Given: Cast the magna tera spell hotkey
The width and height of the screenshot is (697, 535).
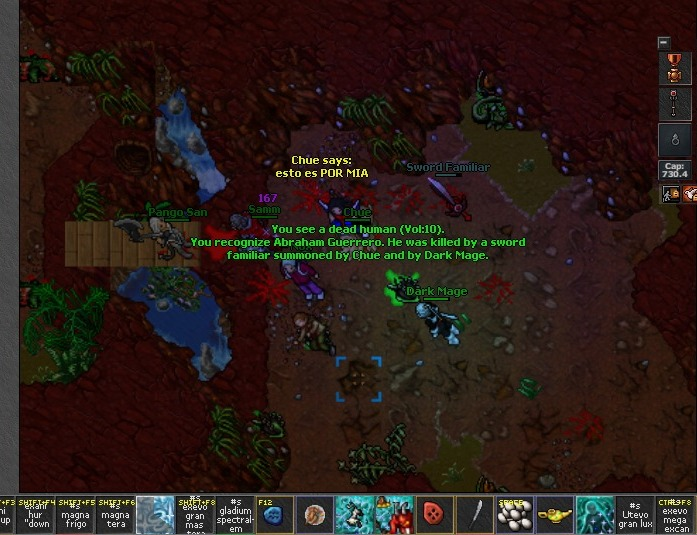Looking at the screenshot, I should click(x=115, y=514).
